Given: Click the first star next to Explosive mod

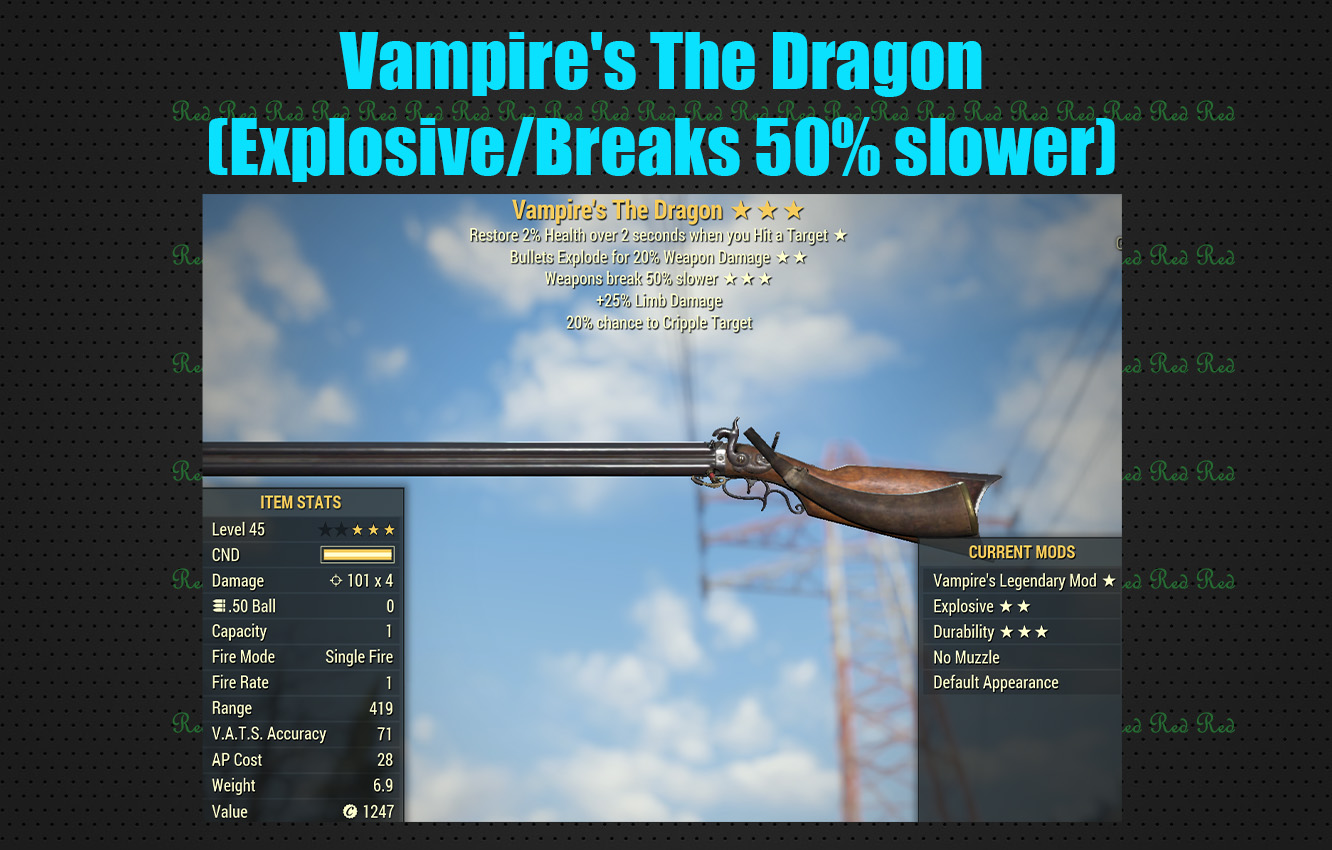Looking at the screenshot, I should 1006,606.
